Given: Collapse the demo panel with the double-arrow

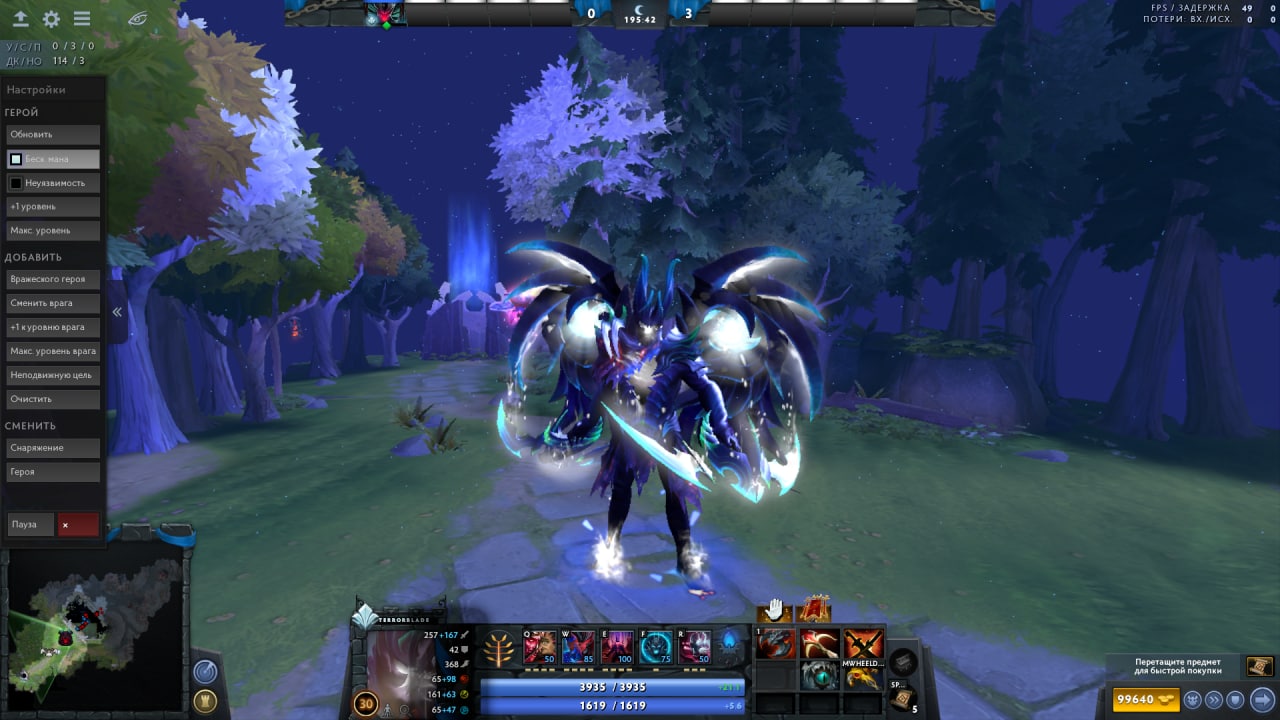Looking at the screenshot, I should 117,312.
